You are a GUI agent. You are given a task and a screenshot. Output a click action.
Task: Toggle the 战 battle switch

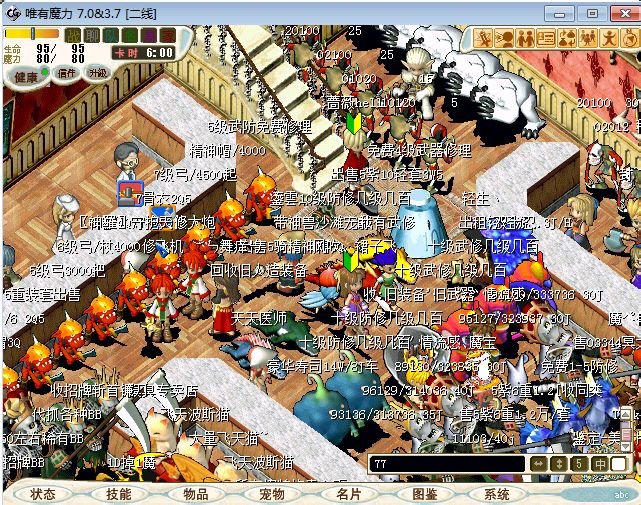tap(73, 35)
